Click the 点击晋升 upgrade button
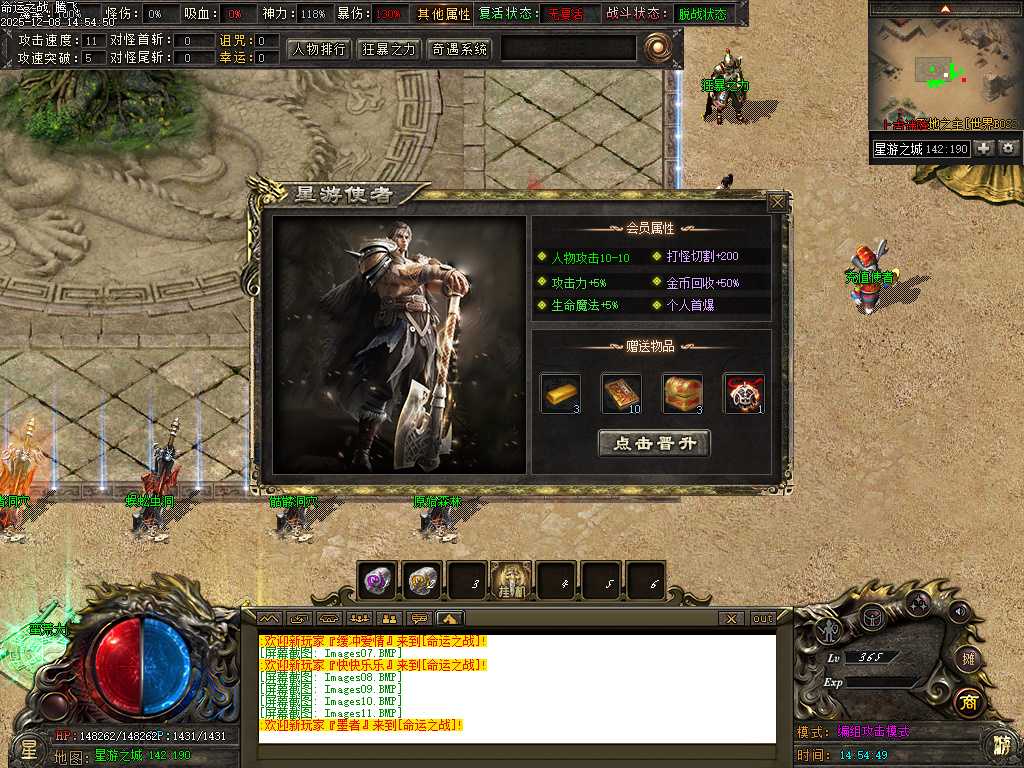The width and height of the screenshot is (1024, 768). tap(654, 444)
